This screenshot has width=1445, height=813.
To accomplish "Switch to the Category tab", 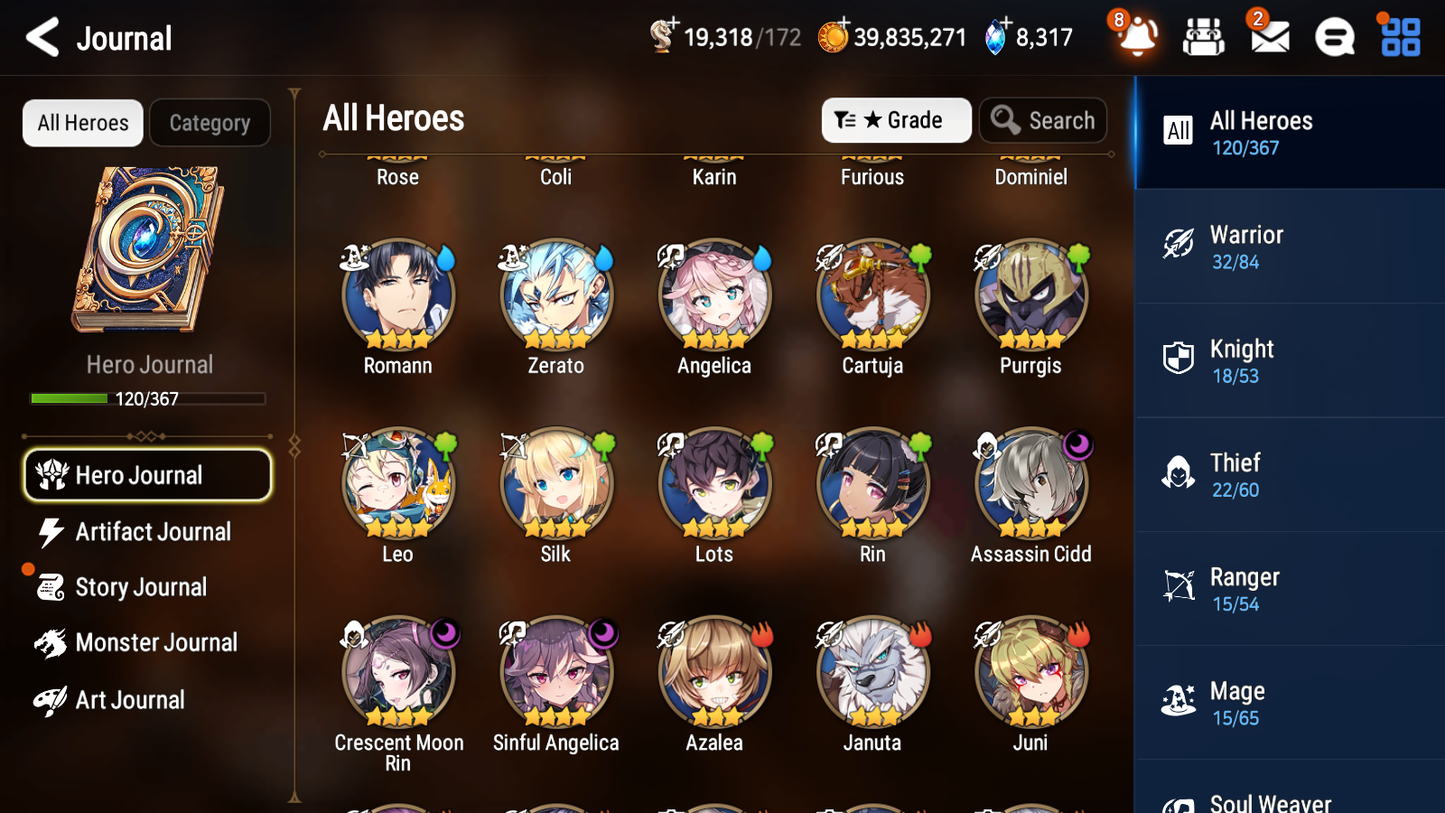I will tap(209, 122).
